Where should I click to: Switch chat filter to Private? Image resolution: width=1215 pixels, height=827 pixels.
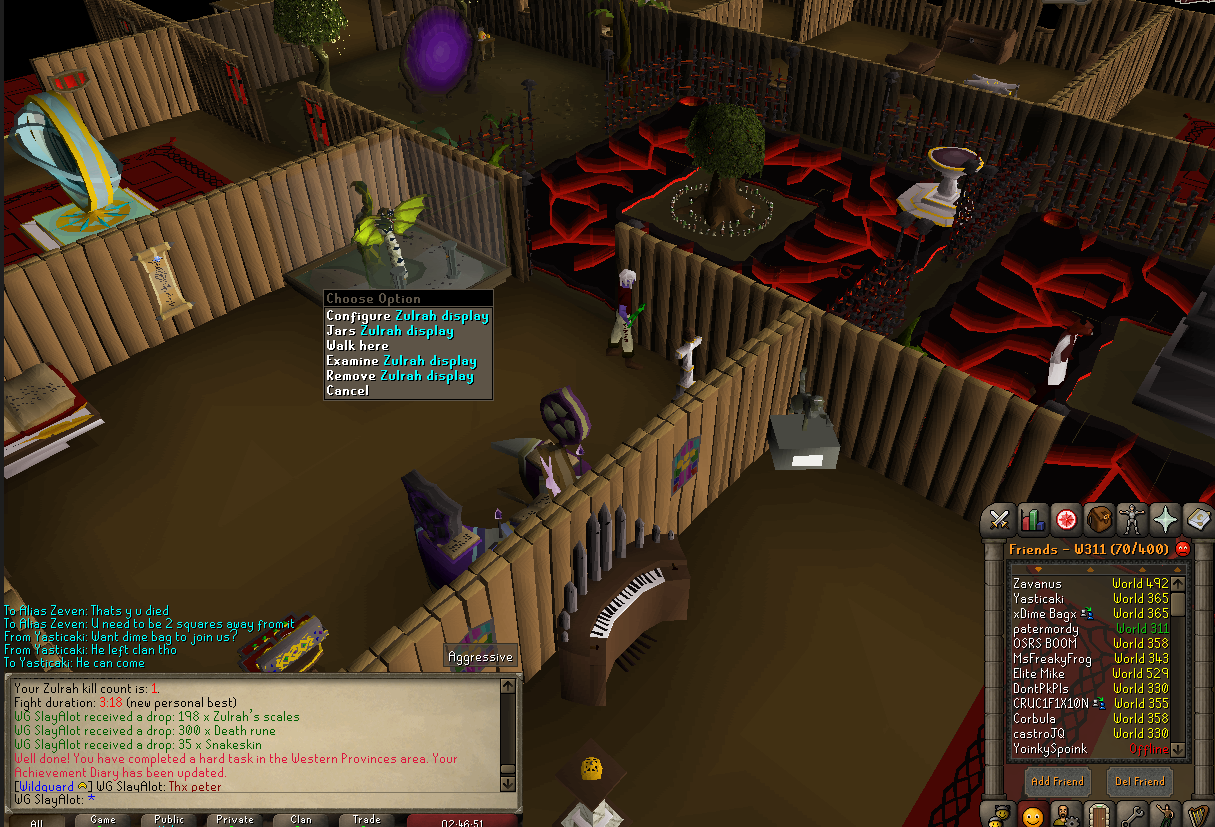click(235, 820)
